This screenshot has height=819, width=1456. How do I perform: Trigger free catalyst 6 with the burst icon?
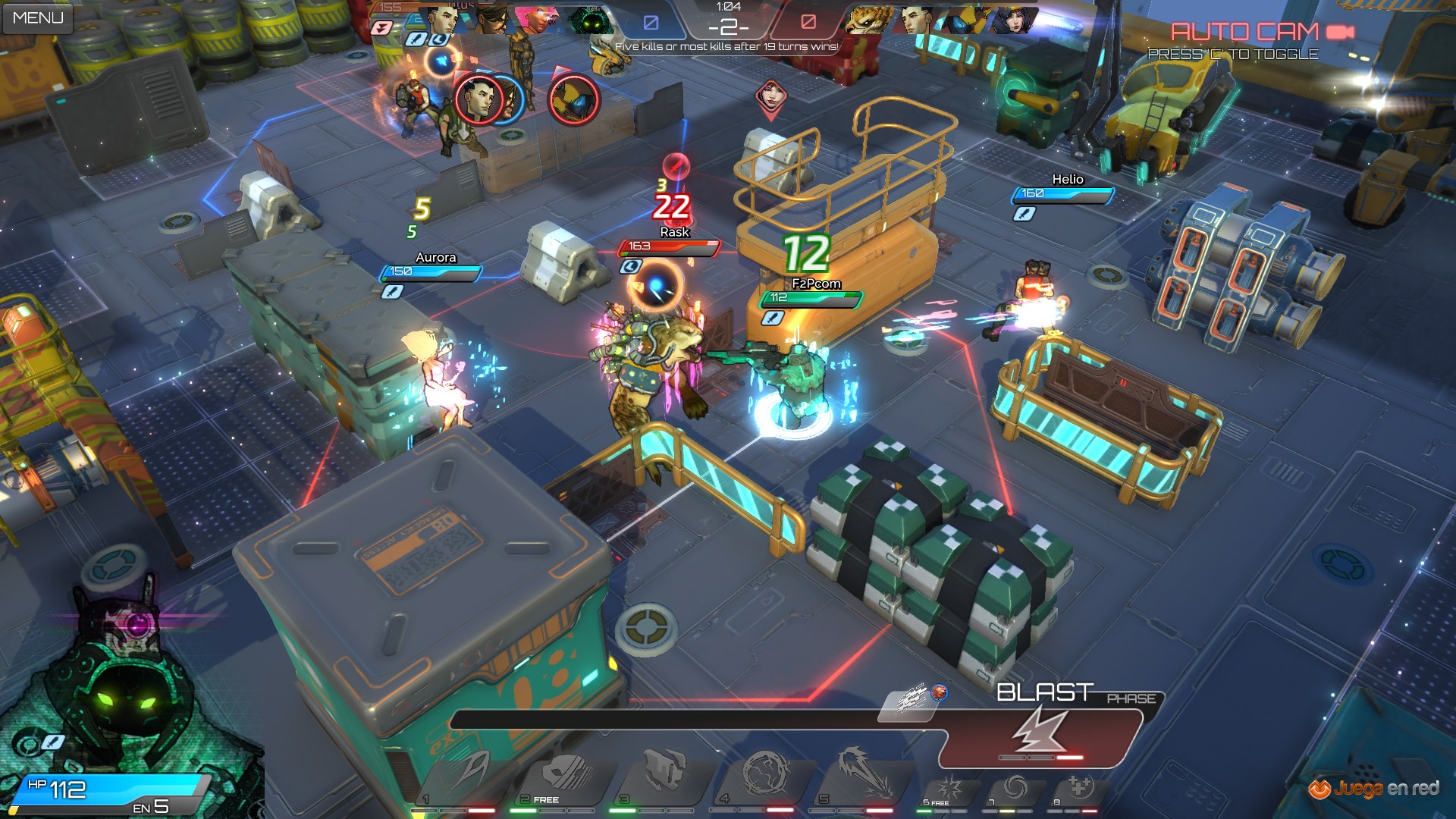949,789
